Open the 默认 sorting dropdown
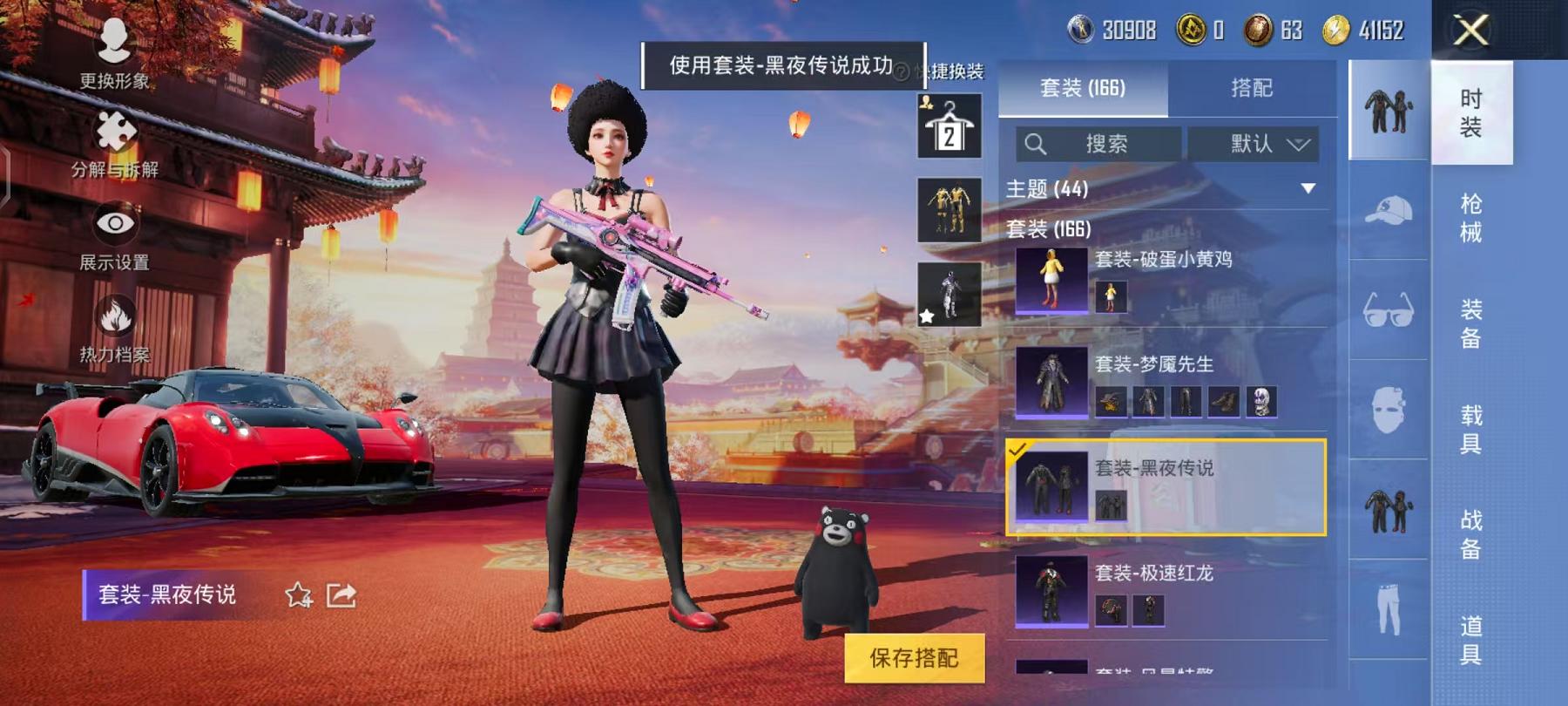Image resolution: width=1568 pixels, height=706 pixels. pos(1254,145)
